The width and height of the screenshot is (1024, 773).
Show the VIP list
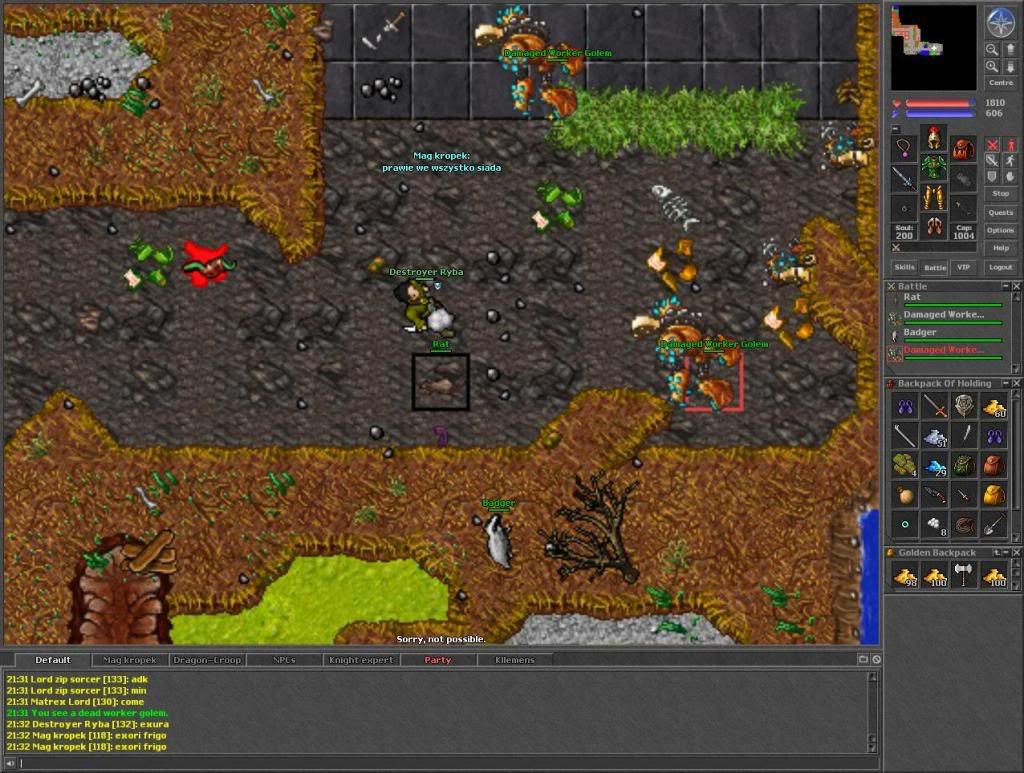(964, 268)
